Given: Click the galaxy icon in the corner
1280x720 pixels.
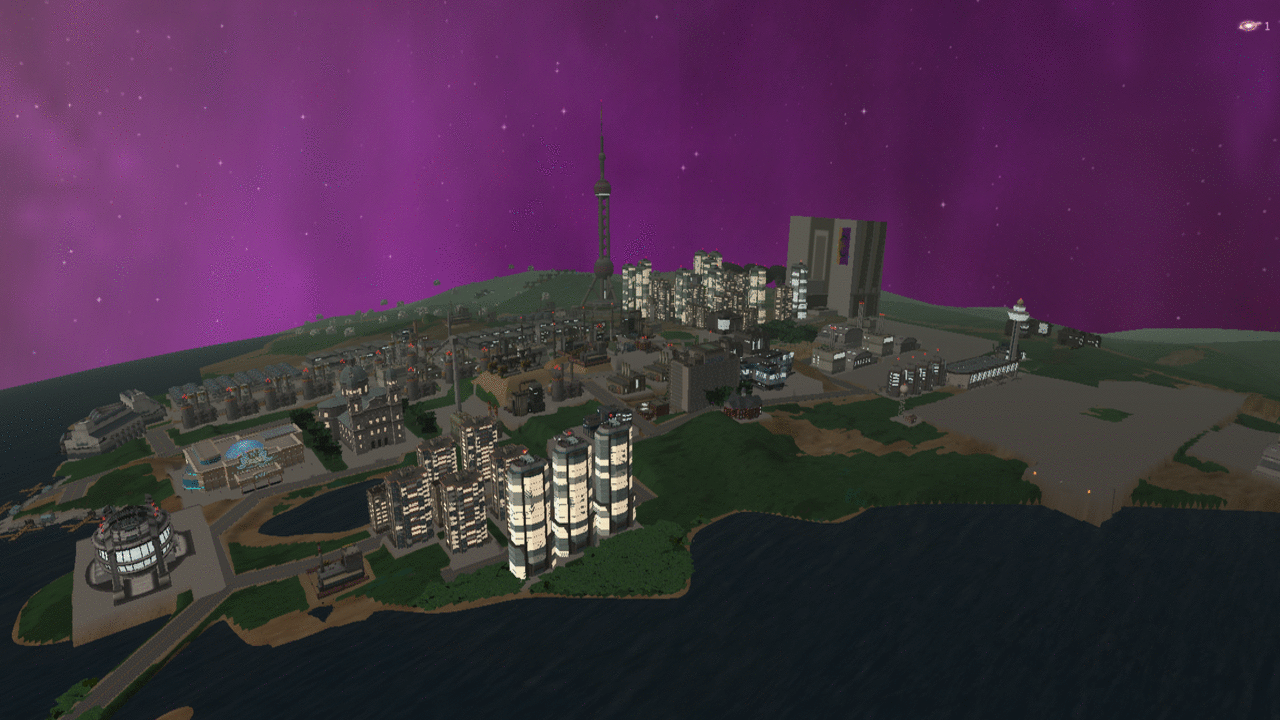Looking at the screenshot, I should (x=1248, y=26).
